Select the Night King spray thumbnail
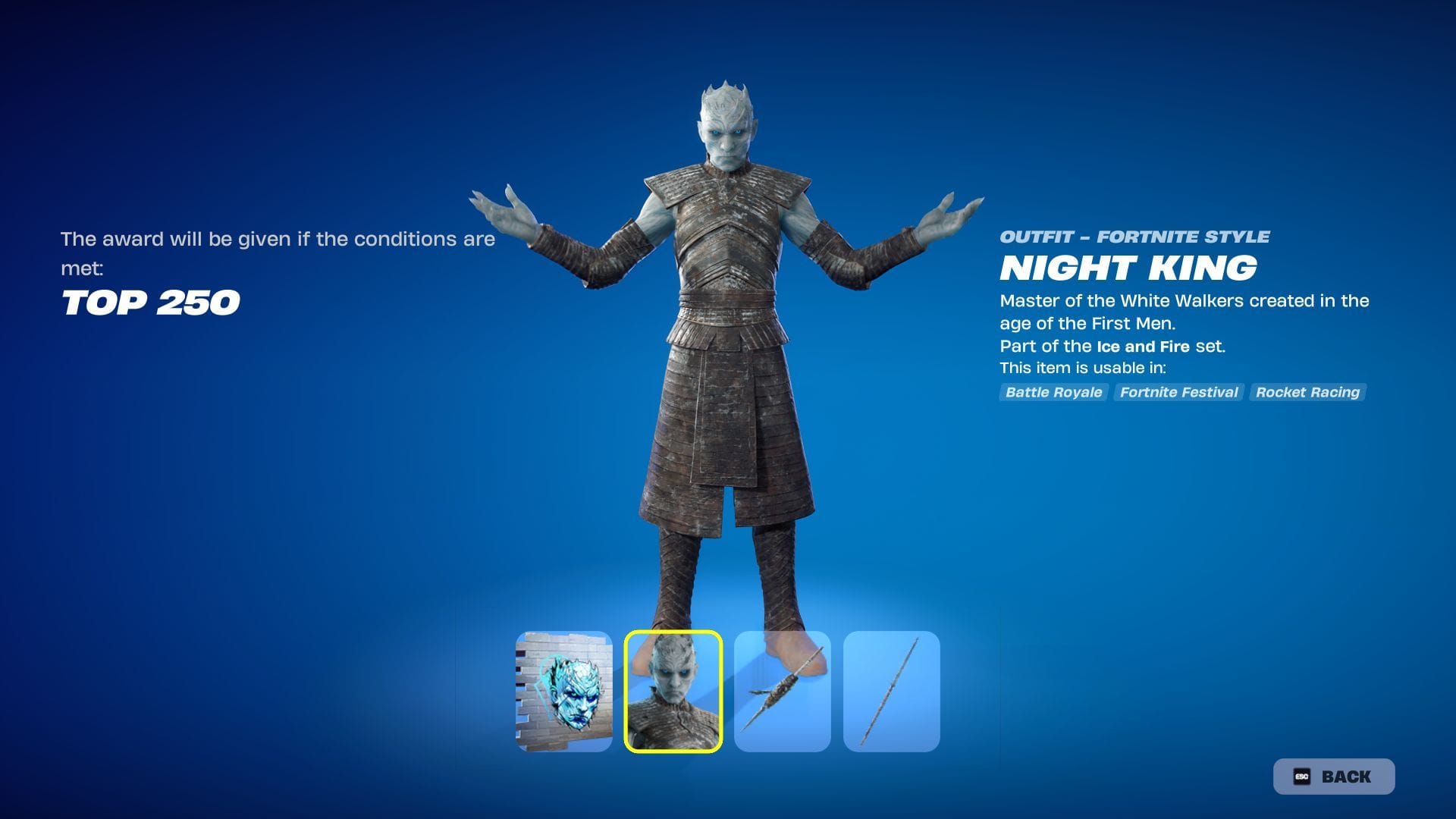Image resolution: width=1456 pixels, height=819 pixels. click(564, 692)
